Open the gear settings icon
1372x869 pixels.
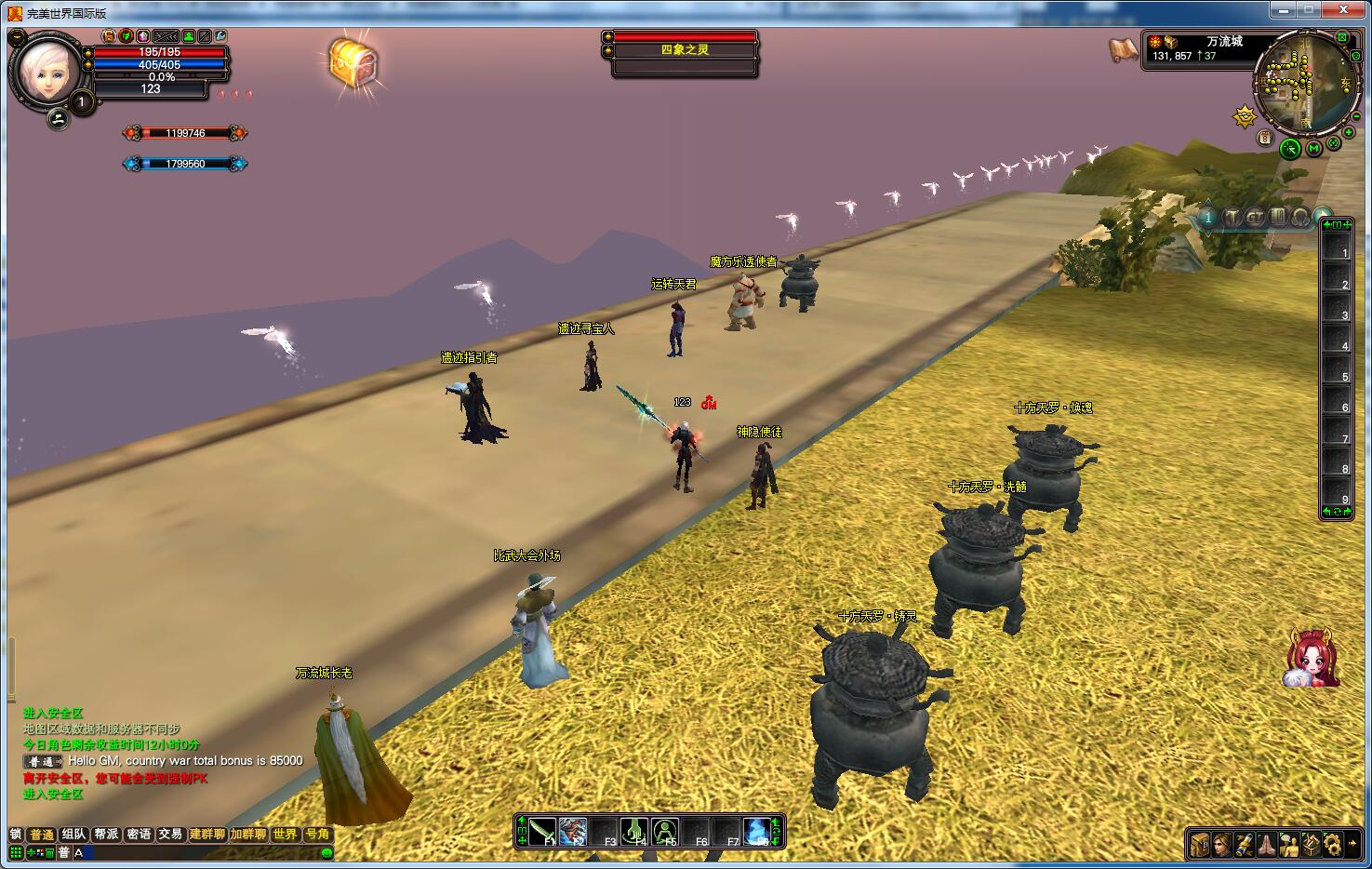tap(1334, 845)
